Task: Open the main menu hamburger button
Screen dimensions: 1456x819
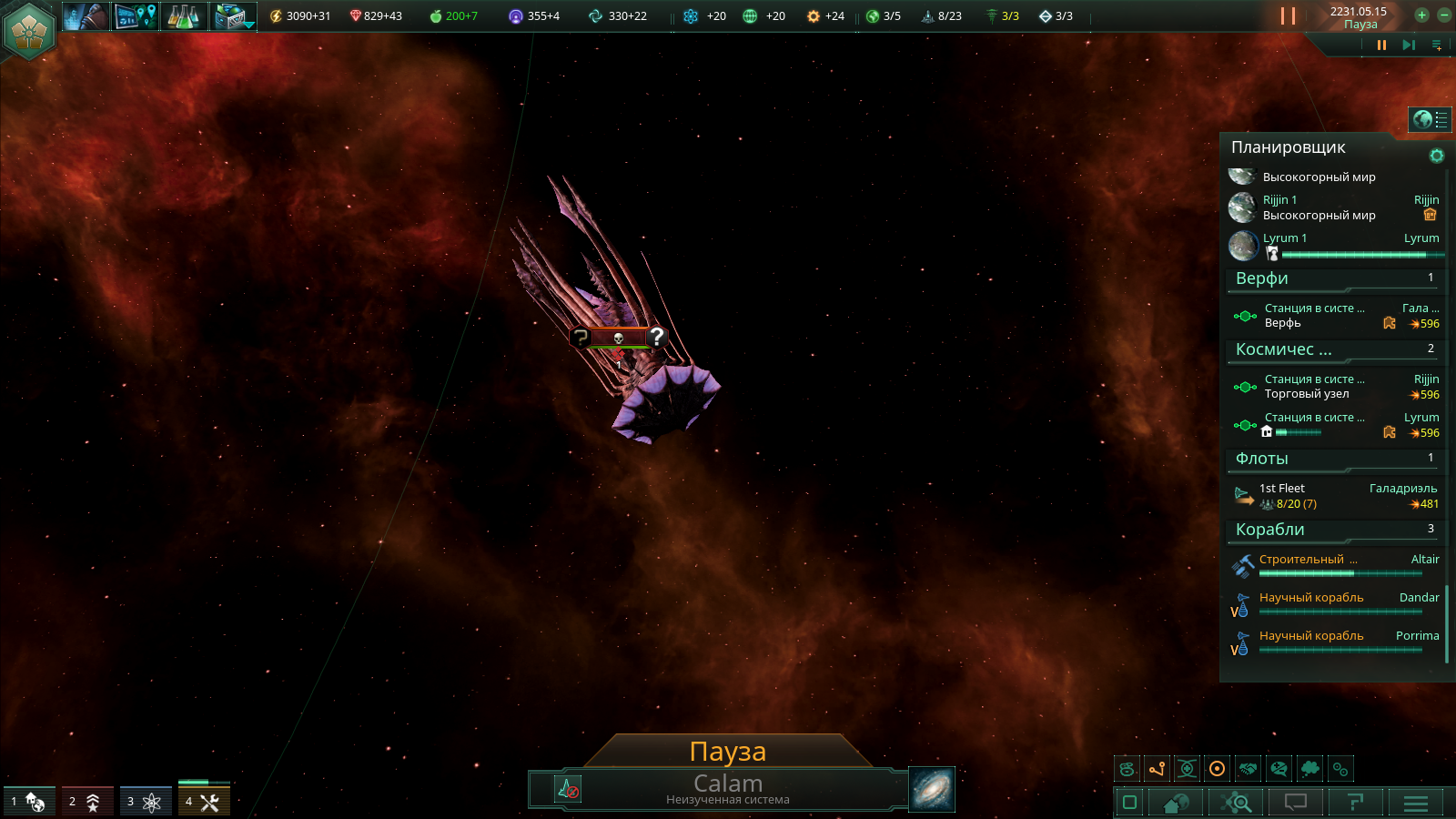Action: pyautogui.click(x=1416, y=803)
